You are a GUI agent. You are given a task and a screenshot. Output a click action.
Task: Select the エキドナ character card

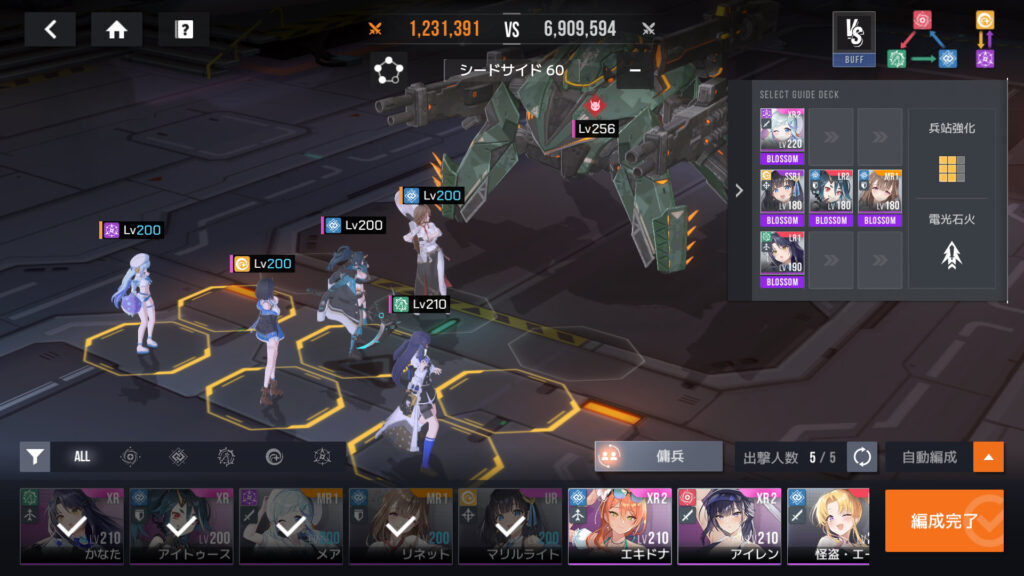(x=618, y=527)
